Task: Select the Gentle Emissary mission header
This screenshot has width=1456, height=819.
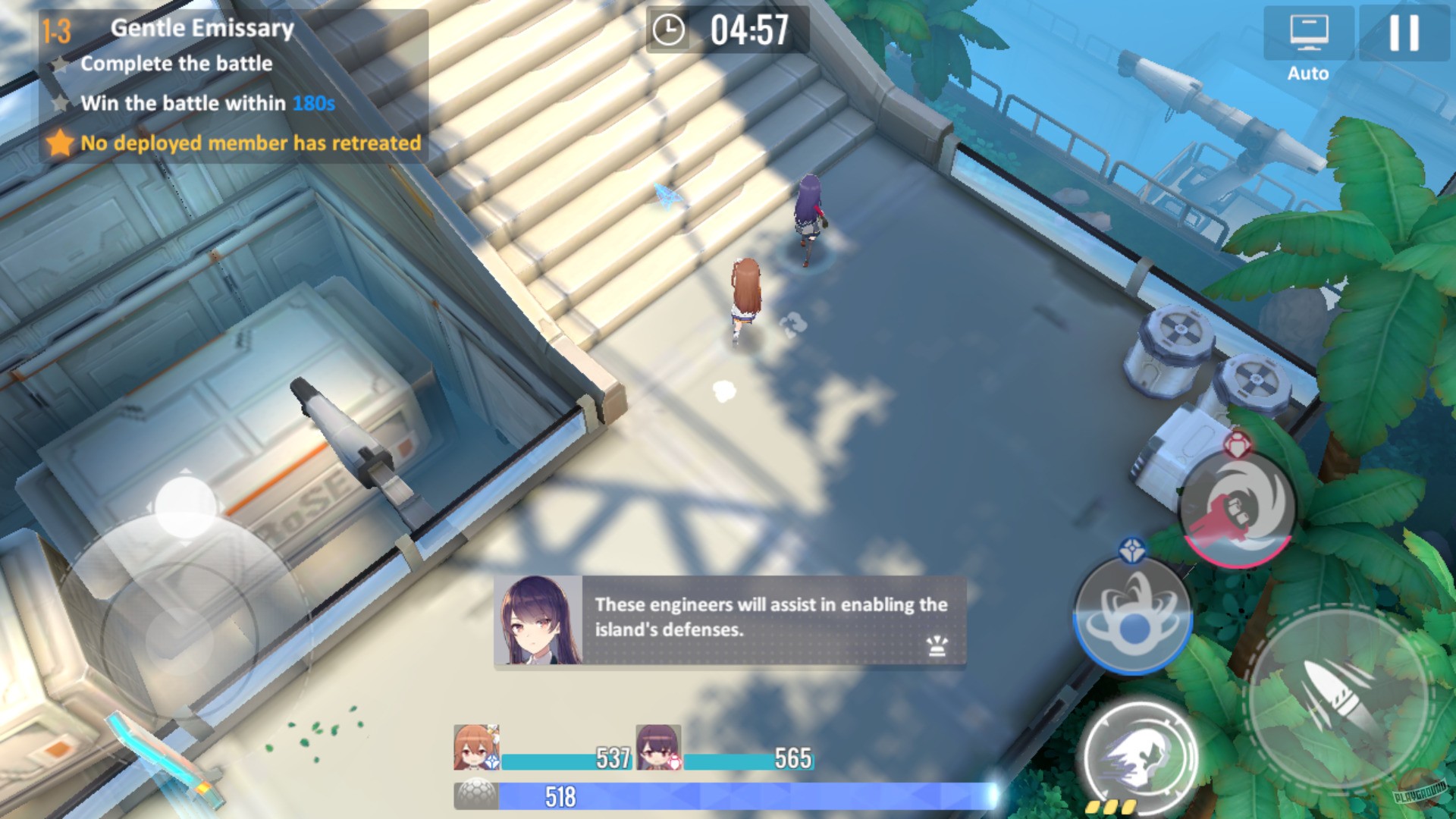Action: [201, 28]
